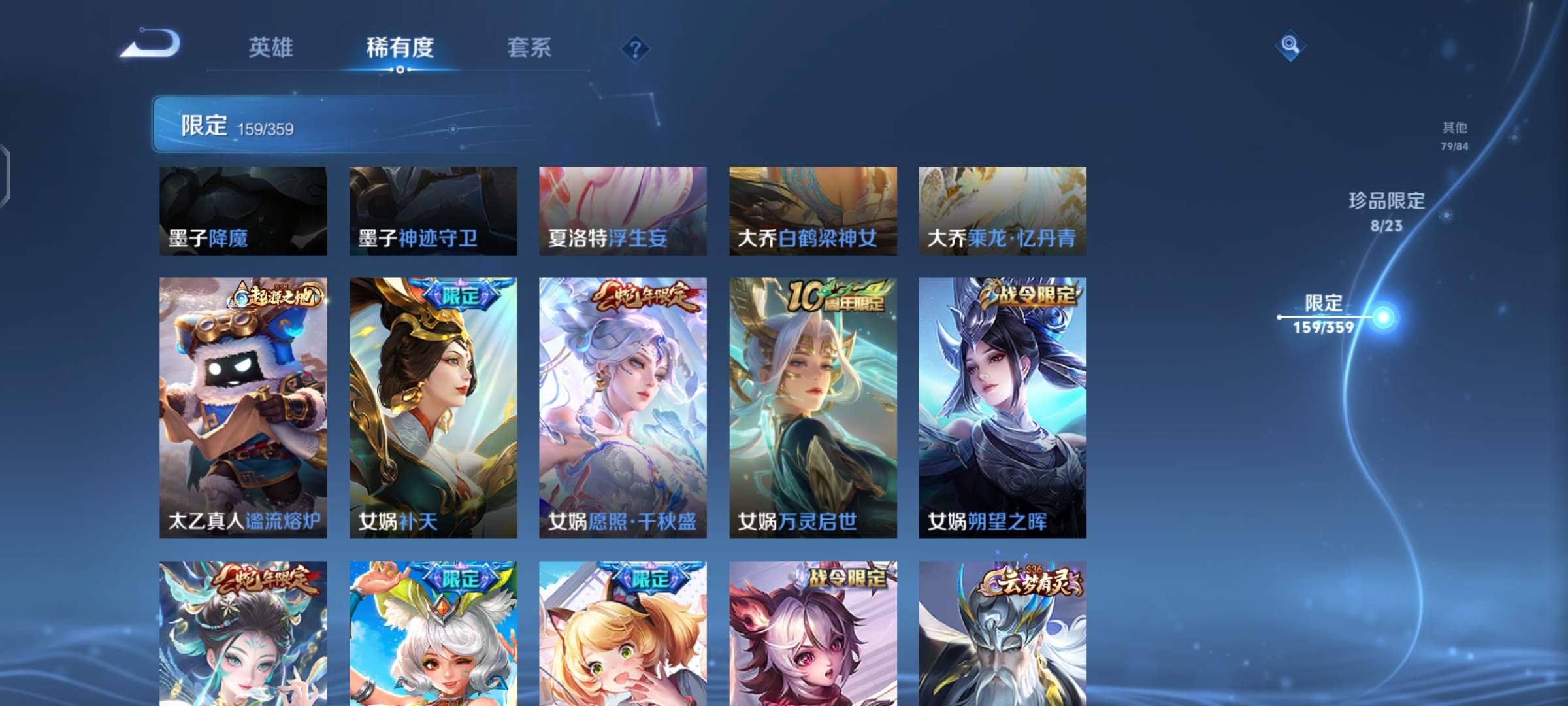Select the 大乔白鹤梁神女 skin

tap(811, 209)
